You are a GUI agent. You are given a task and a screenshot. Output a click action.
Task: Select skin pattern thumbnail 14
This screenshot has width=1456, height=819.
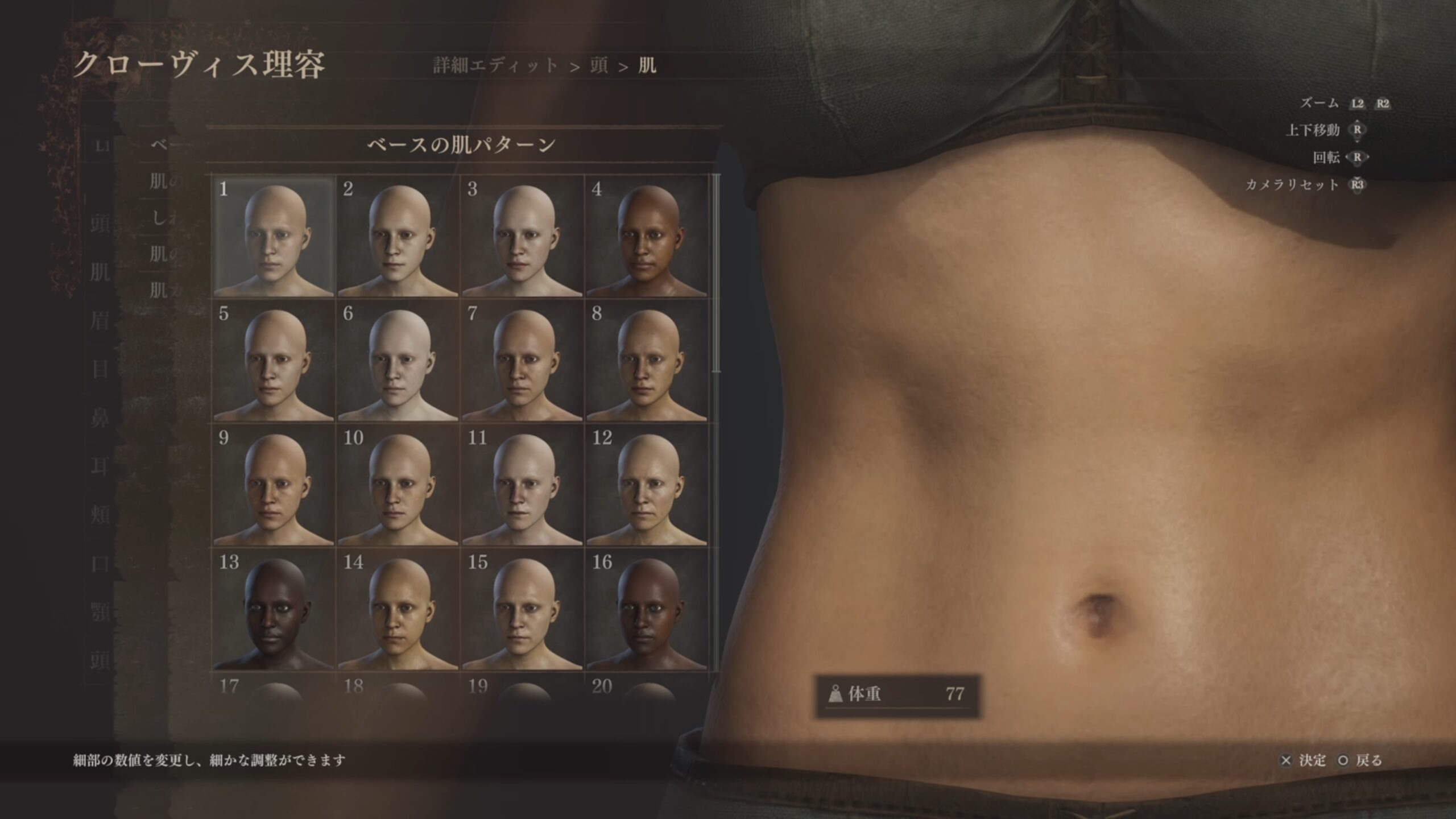click(398, 610)
